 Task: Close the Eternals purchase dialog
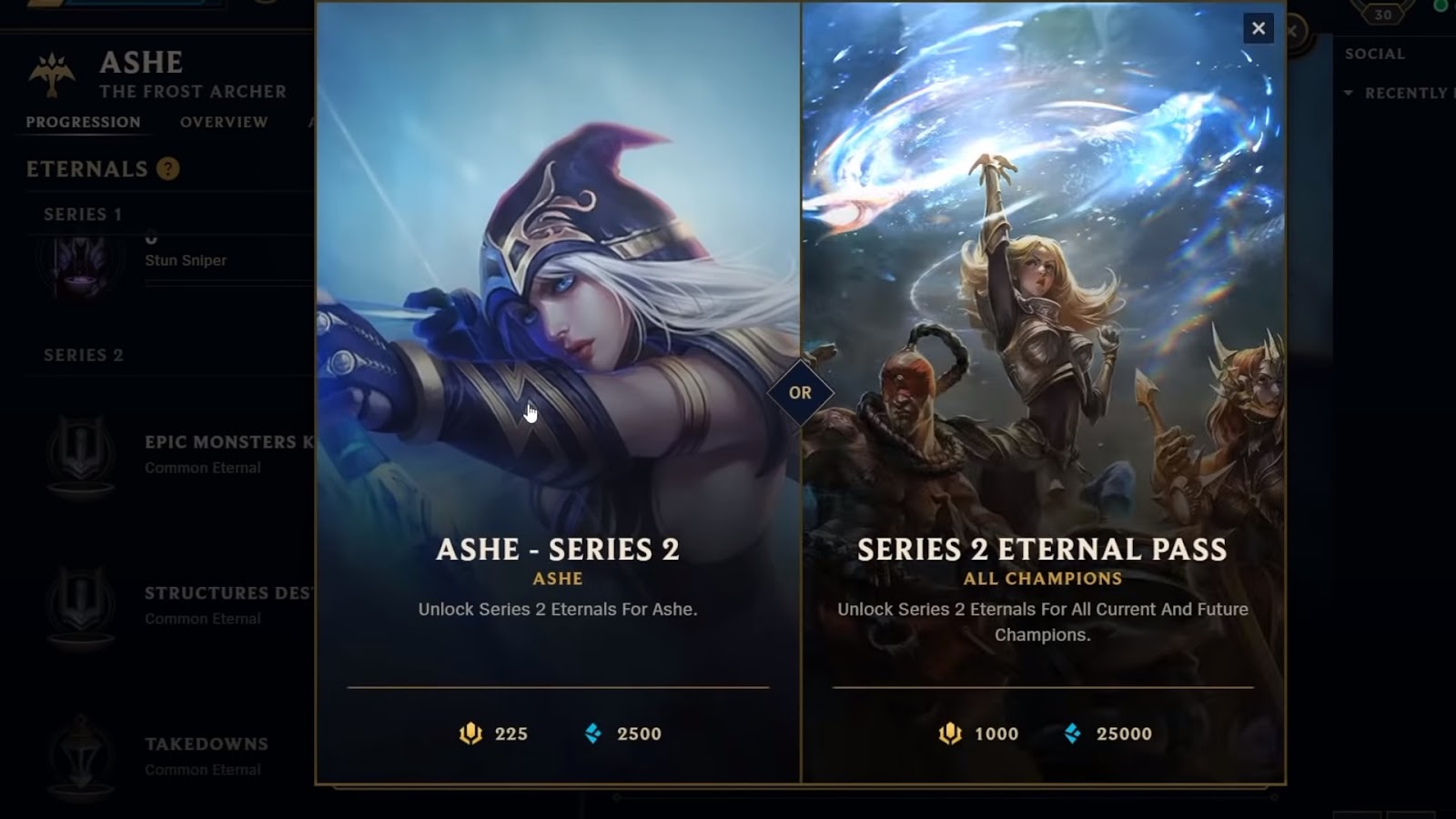tap(1258, 28)
